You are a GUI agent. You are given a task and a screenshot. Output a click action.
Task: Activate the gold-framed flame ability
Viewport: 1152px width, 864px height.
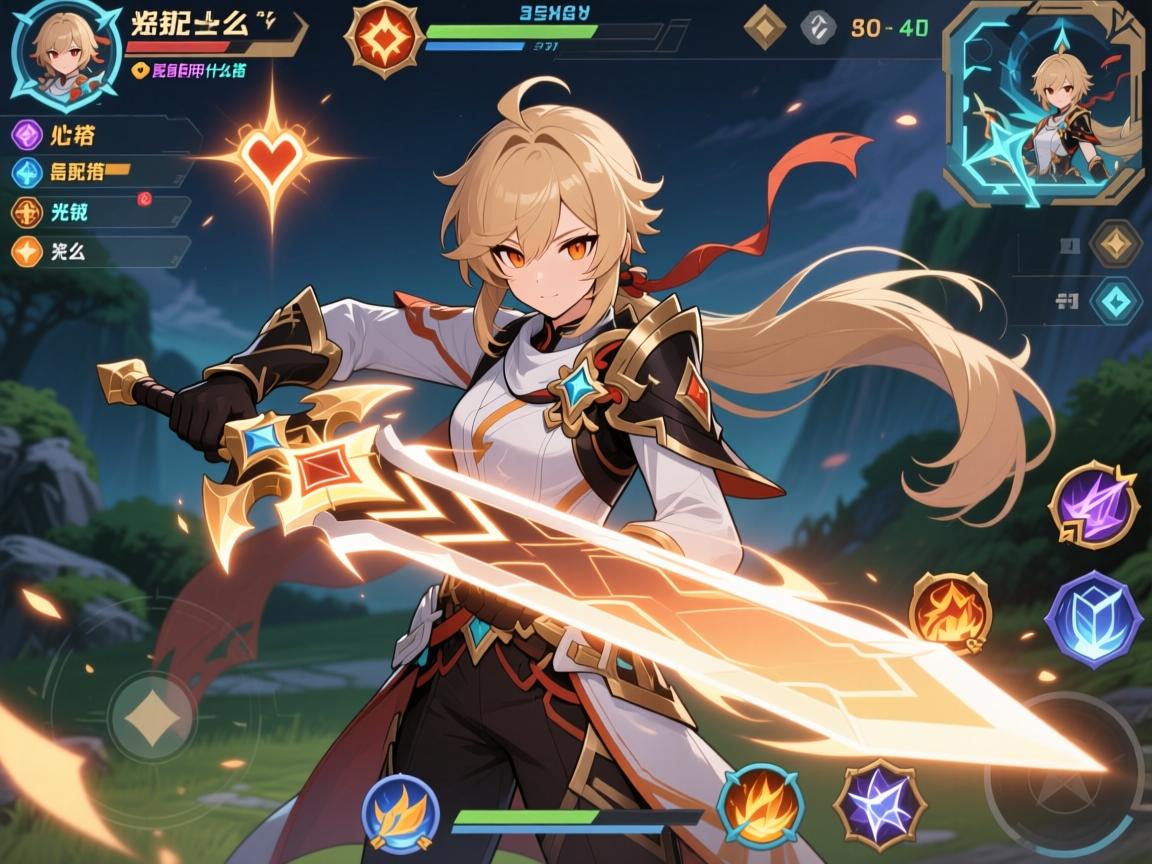coord(949,613)
